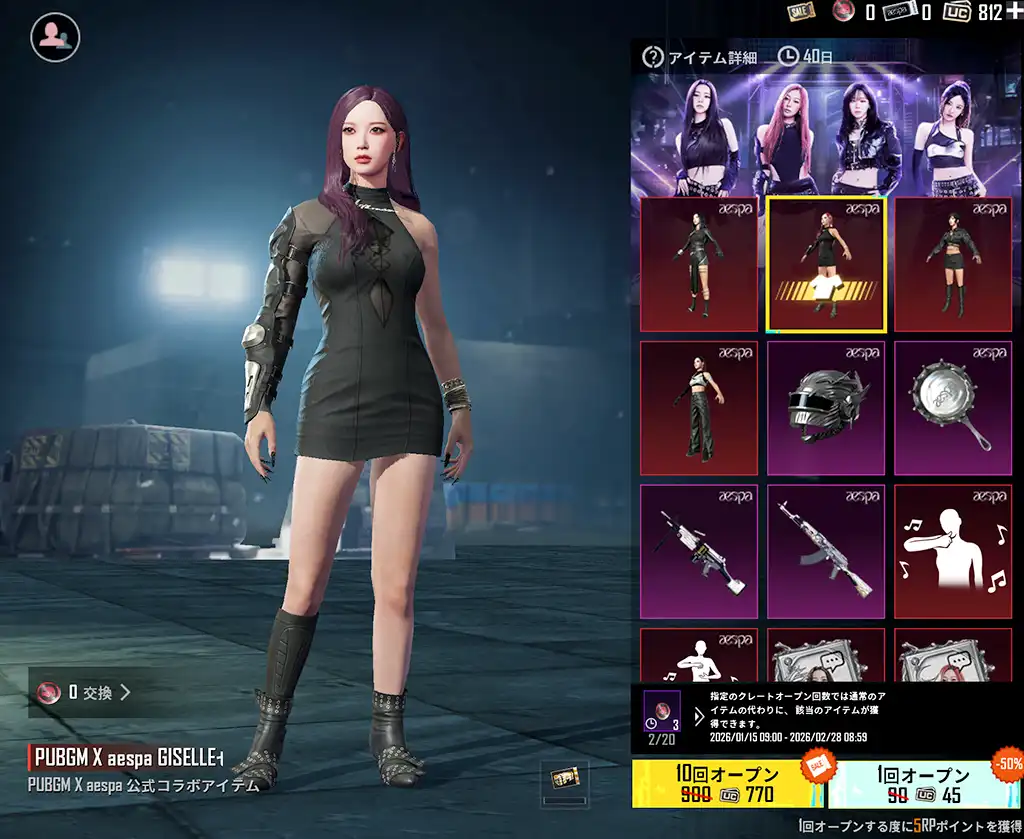Choose the aespa helmet skin tile
The height and width of the screenshot is (839, 1024).
(825, 408)
